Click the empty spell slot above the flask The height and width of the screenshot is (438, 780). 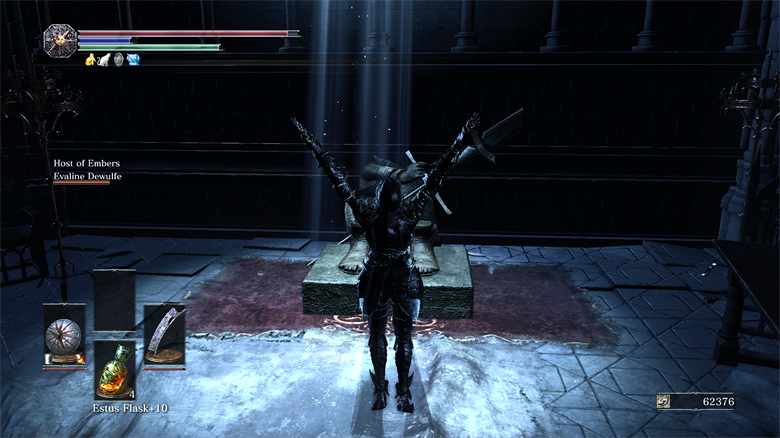click(x=114, y=300)
